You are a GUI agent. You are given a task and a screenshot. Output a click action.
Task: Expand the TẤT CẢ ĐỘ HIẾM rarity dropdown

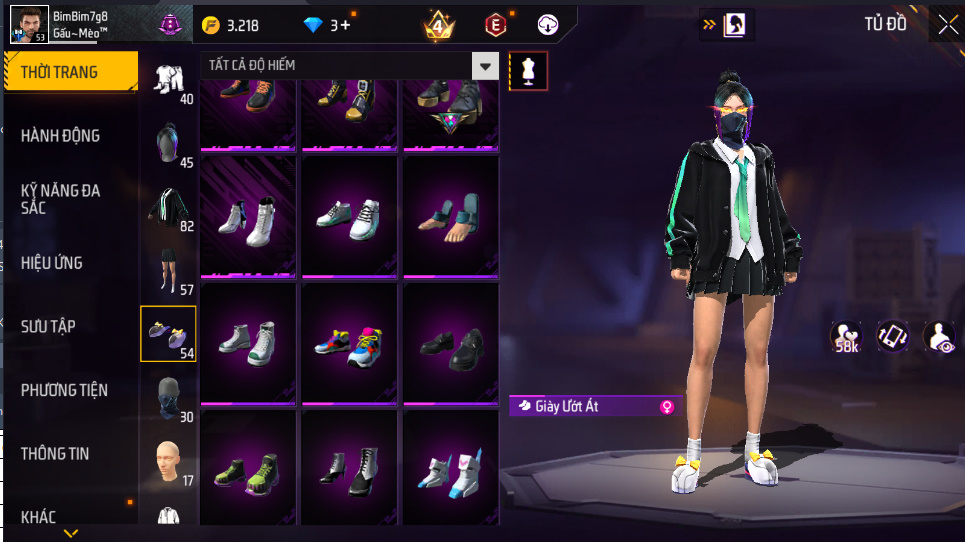pyautogui.click(x=485, y=66)
